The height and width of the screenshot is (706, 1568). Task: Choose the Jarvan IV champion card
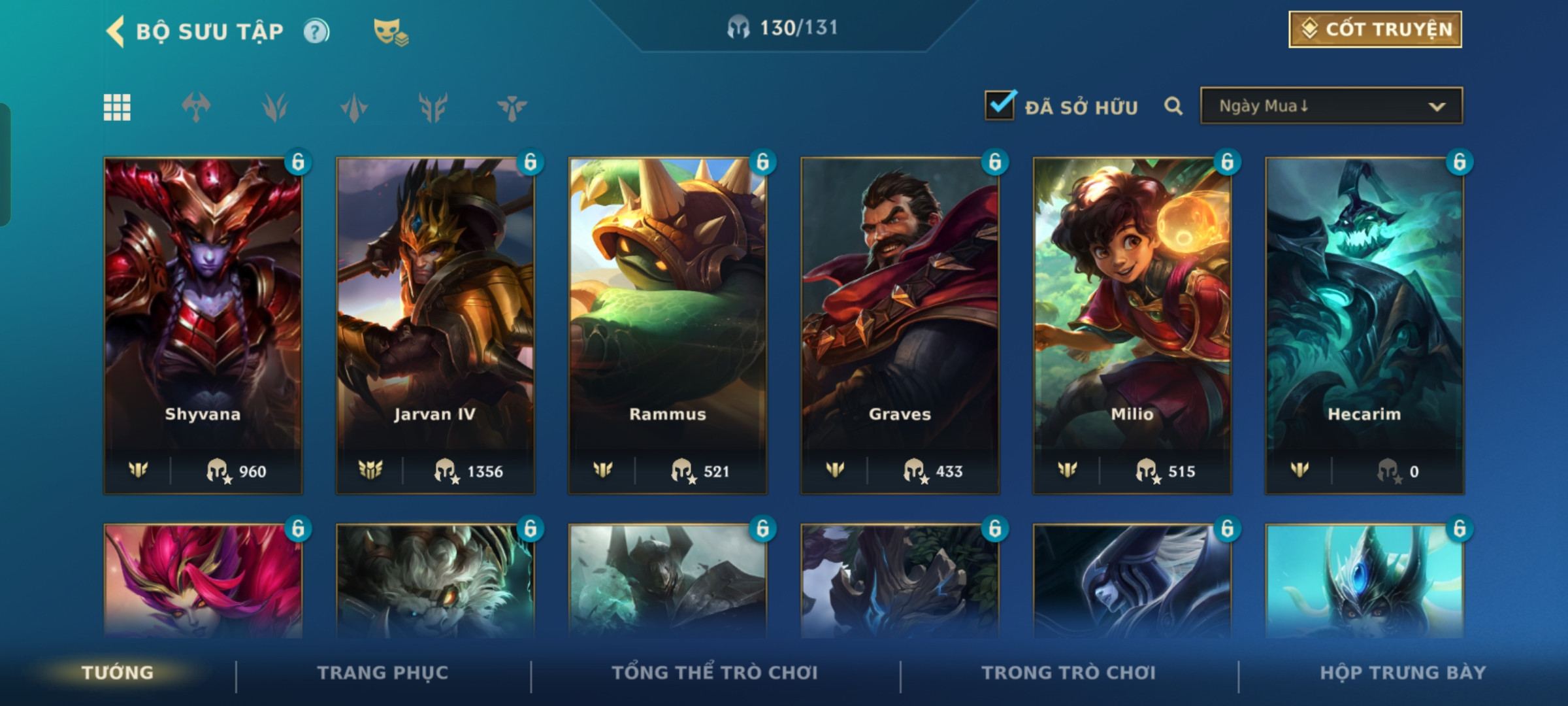coord(435,325)
